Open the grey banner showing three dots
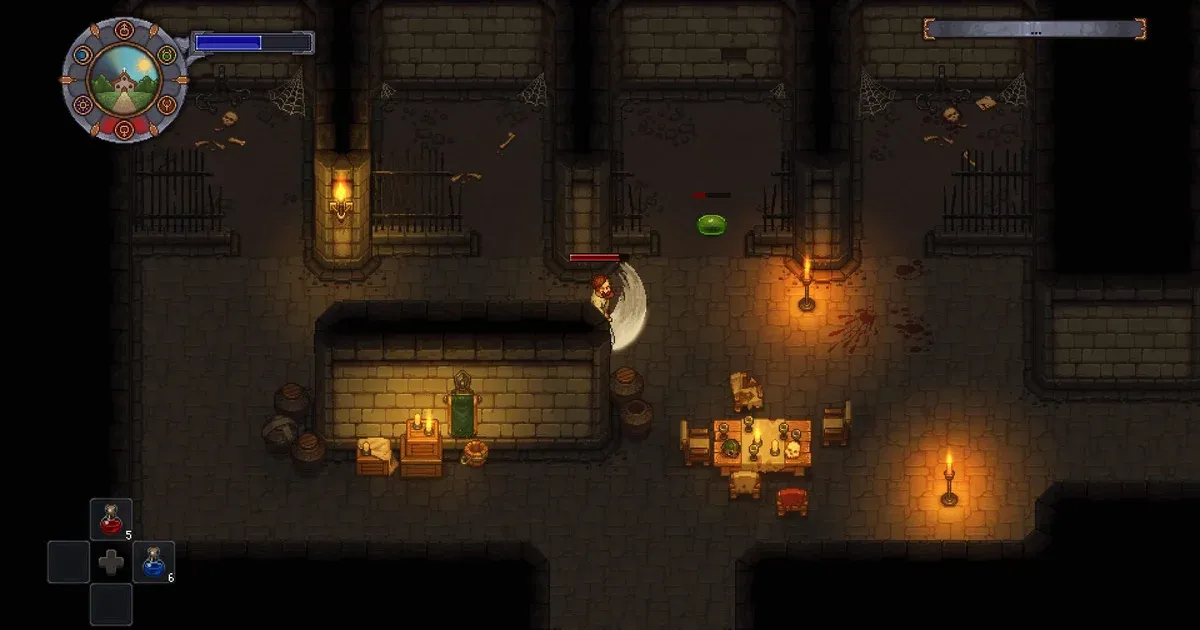The height and width of the screenshot is (630, 1200). (1033, 30)
